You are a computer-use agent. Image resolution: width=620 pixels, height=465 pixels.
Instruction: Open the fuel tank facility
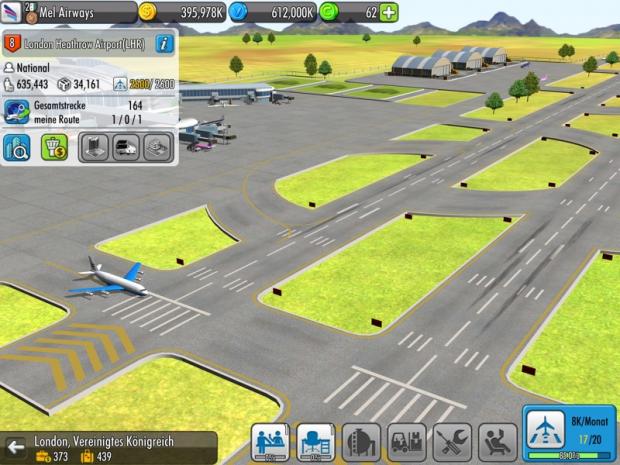(361, 442)
